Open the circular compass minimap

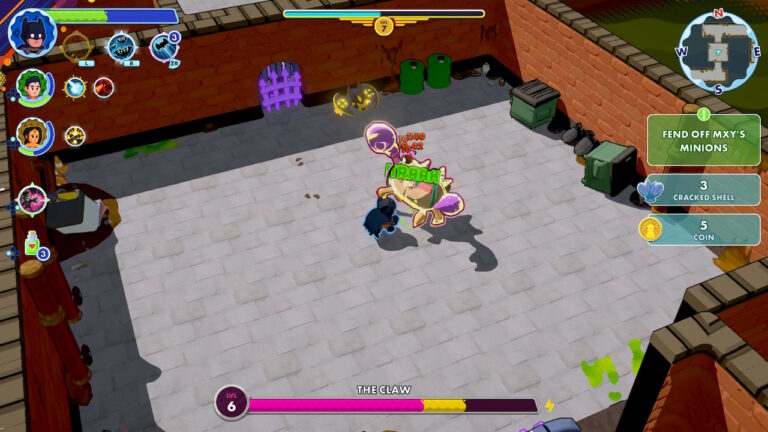point(716,51)
